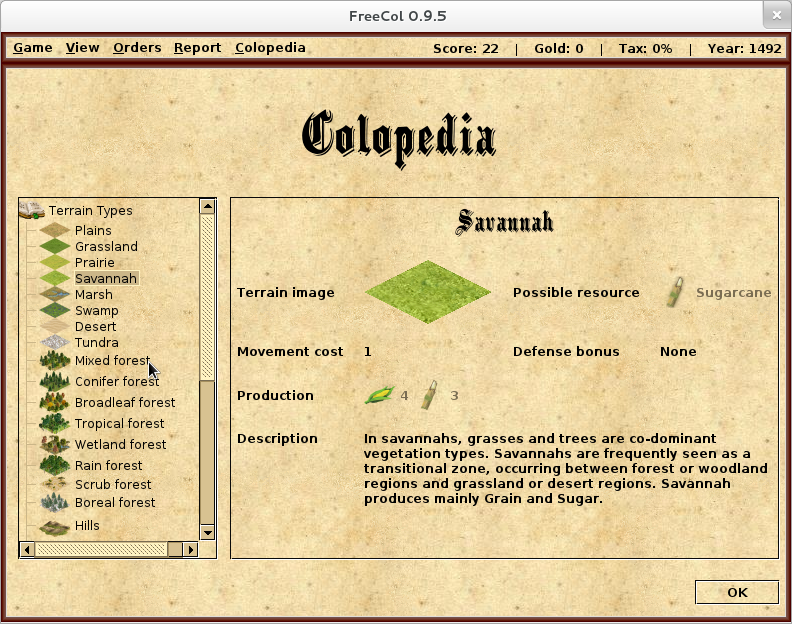Image resolution: width=792 pixels, height=624 pixels.
Task: Close the FreeCol window
Action: pos(774,16)
